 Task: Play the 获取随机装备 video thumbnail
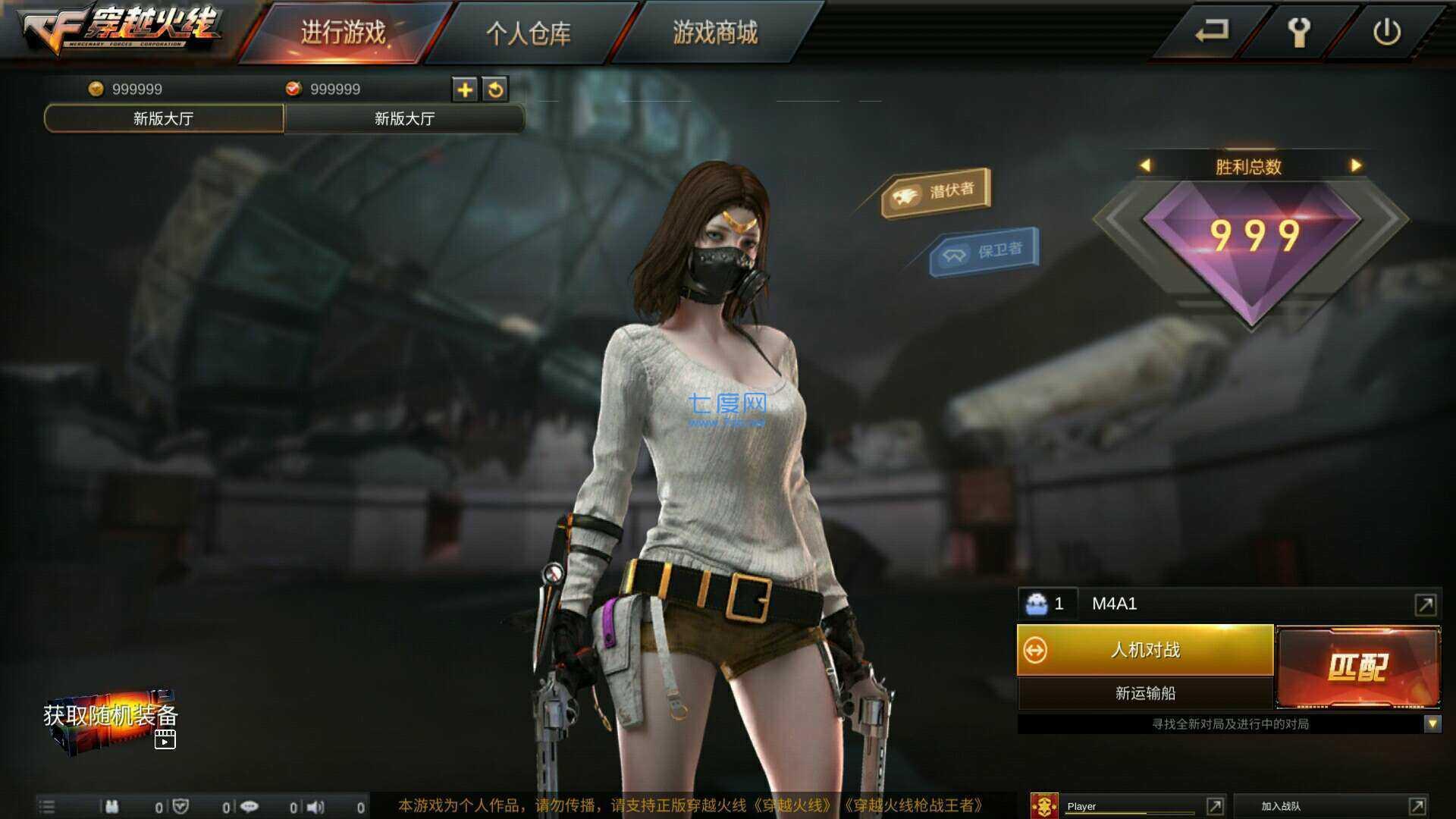(165, 741)
